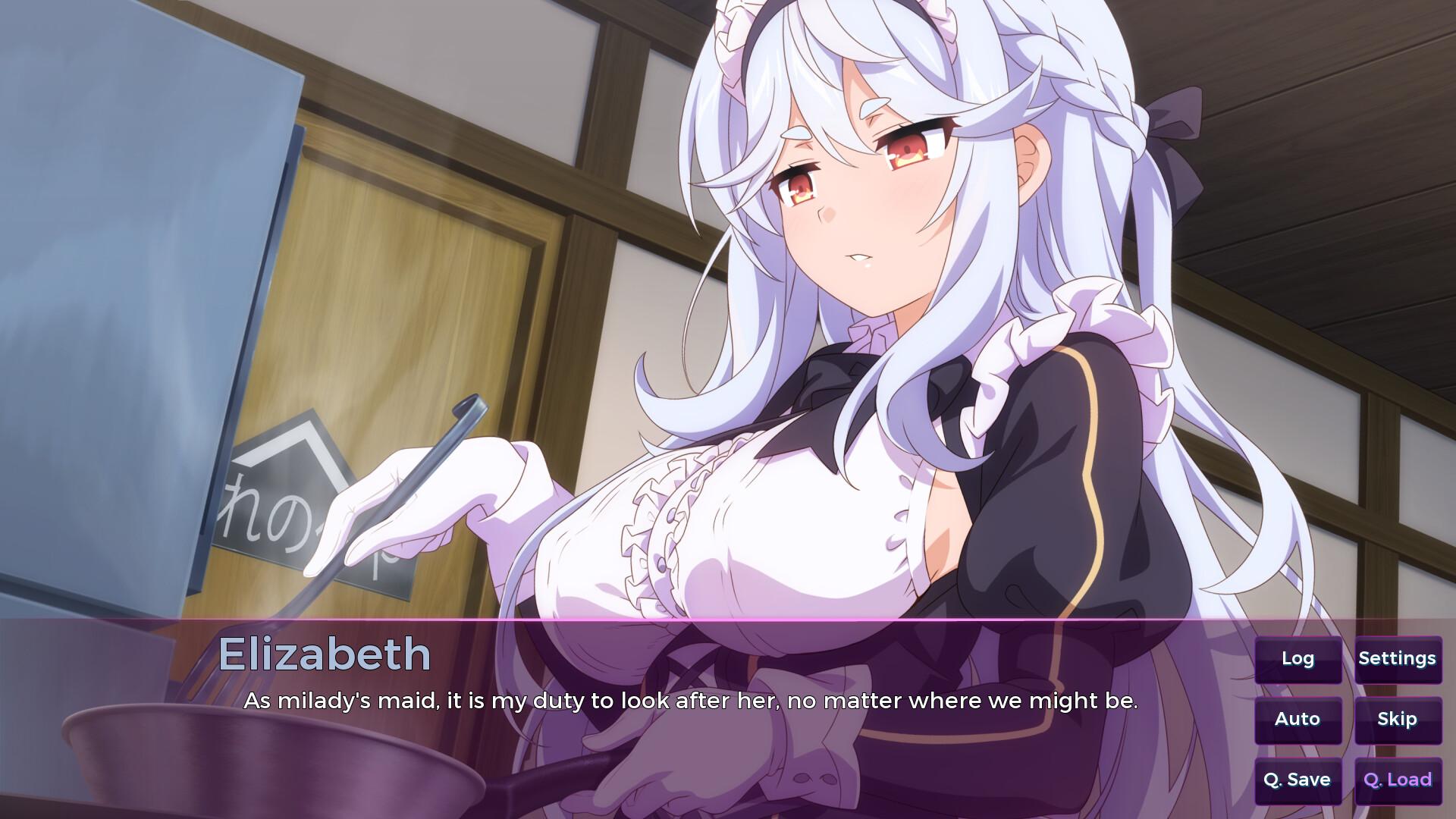Review message history using the Log

[x=1298, y=659]
